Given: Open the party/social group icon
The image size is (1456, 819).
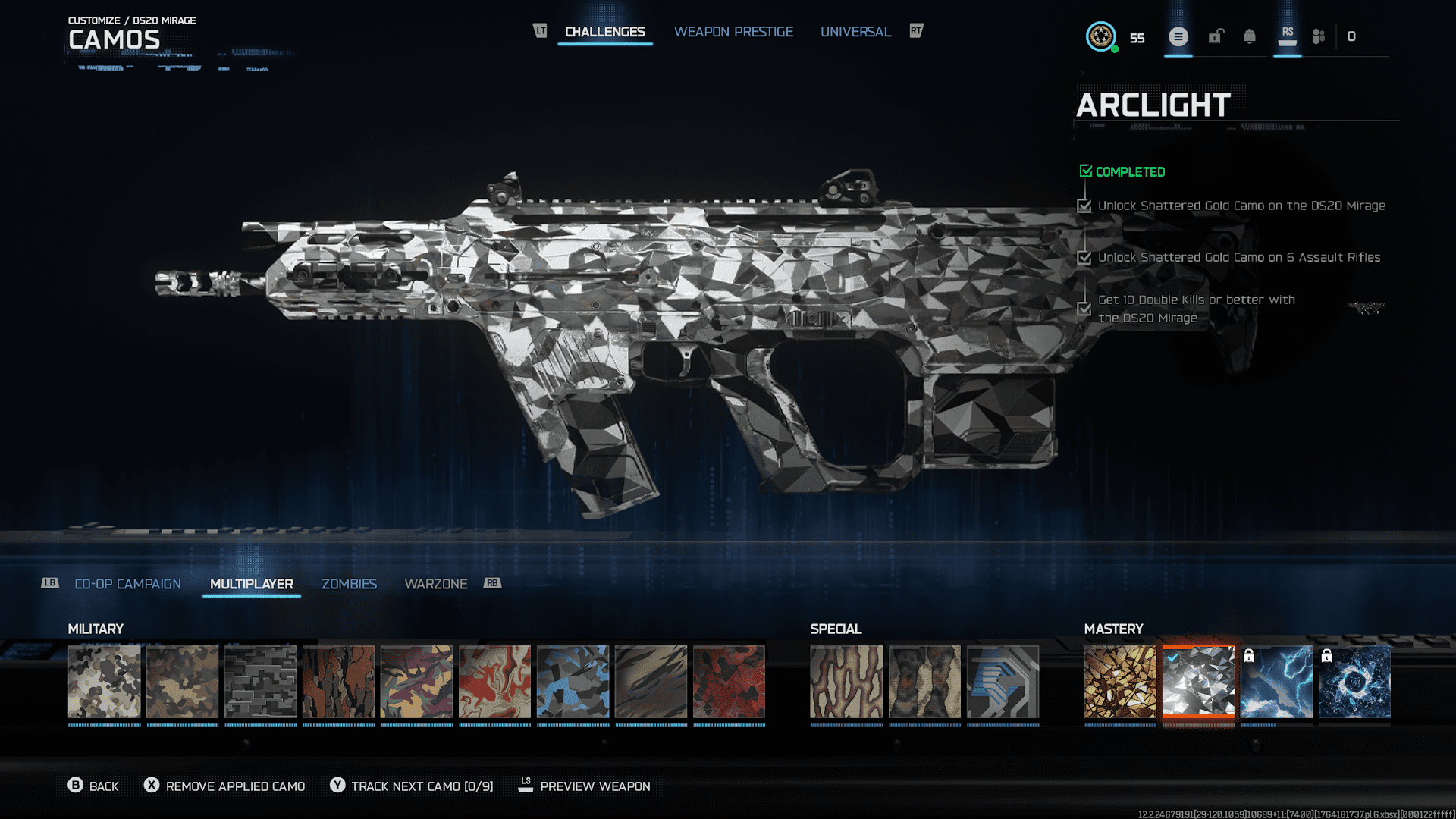Looking at the screenshot, I should [x=1317, y=36].
